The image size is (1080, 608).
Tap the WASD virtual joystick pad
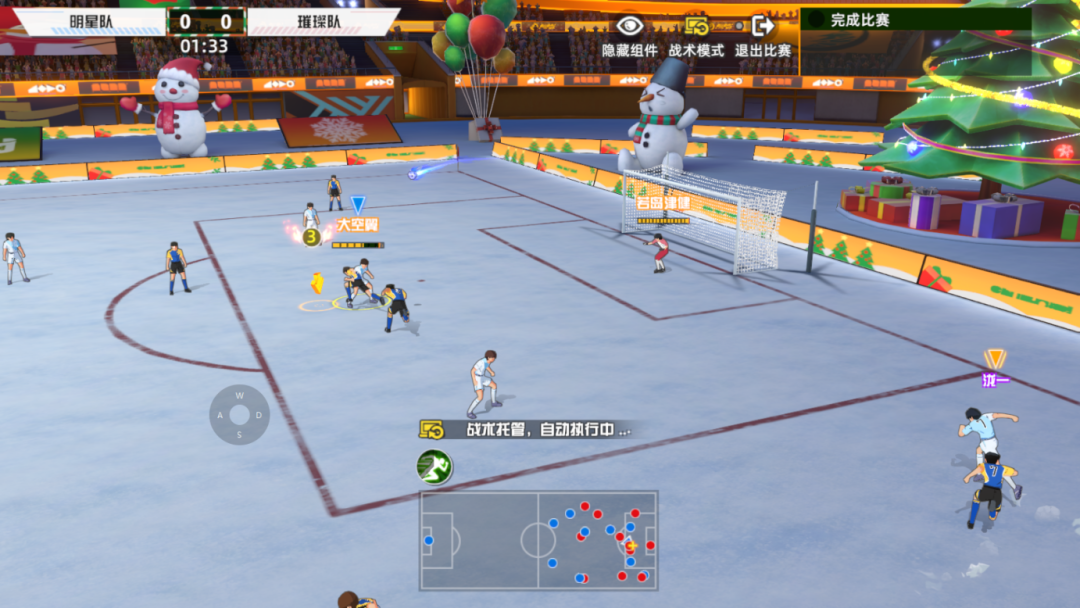(239, 414)
